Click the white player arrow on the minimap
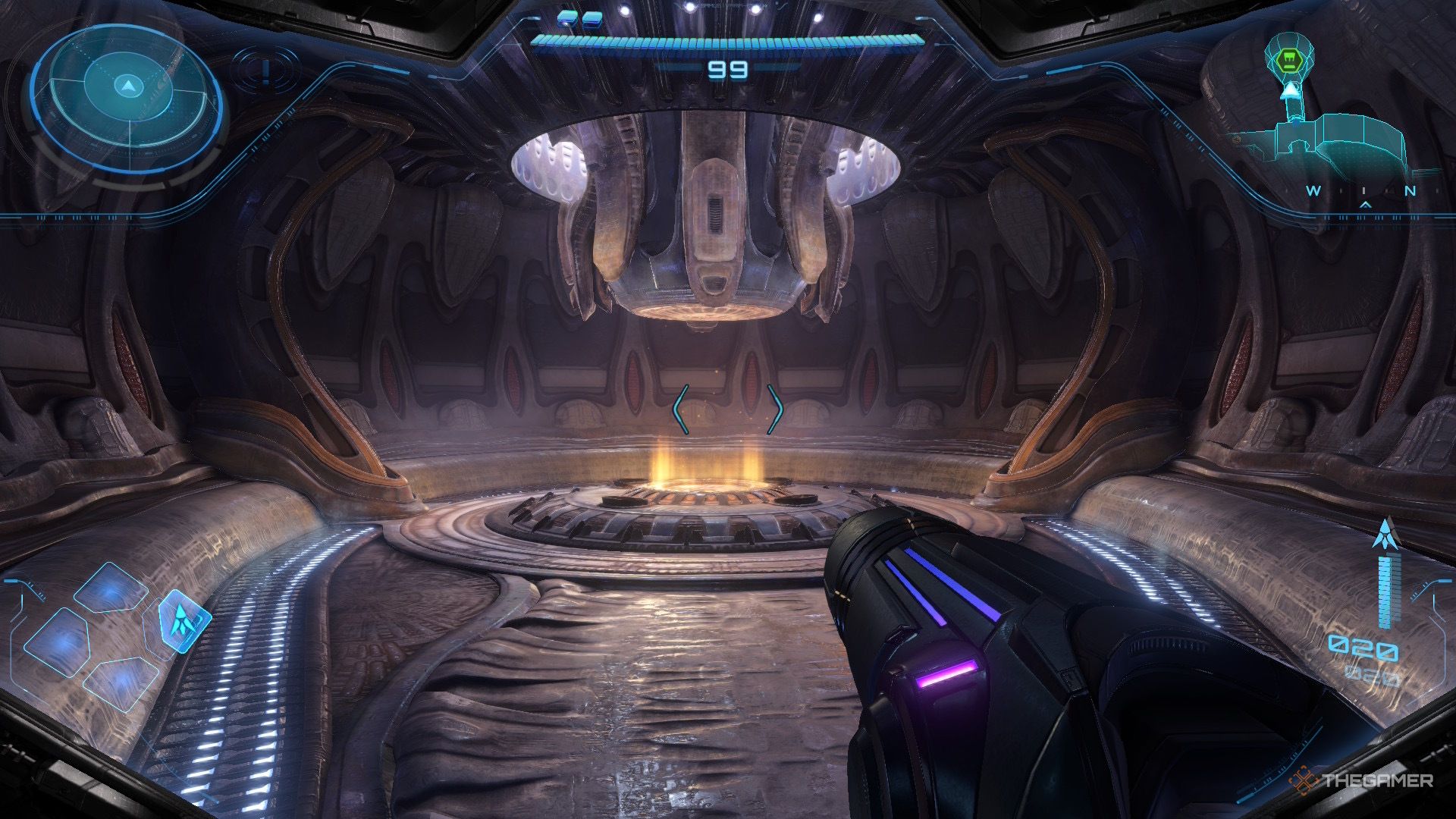The width and height of the screenshot is (1456, 819). click(x=1288, y=92)
